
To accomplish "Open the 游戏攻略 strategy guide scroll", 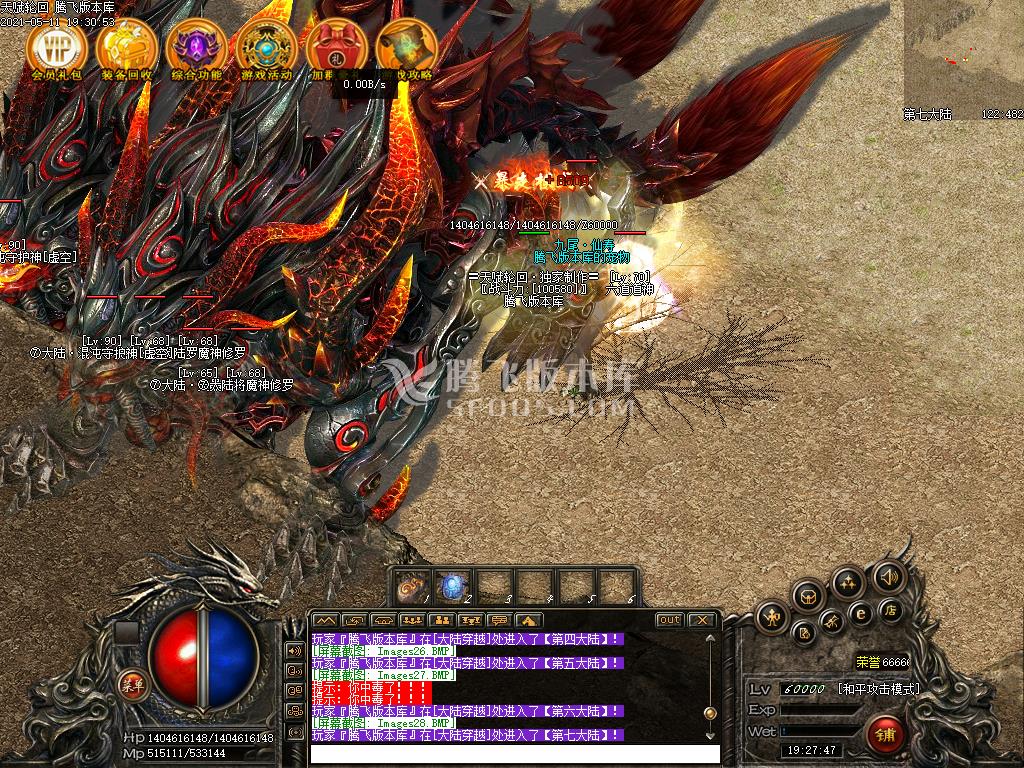I will click(406, 46).
